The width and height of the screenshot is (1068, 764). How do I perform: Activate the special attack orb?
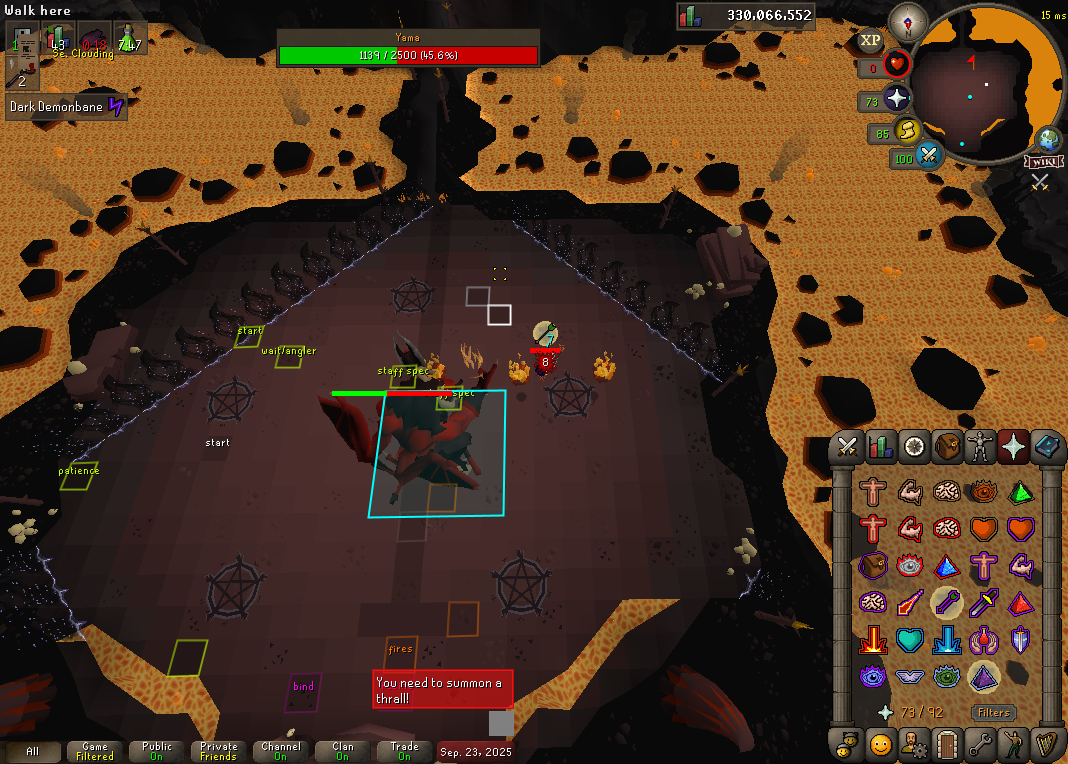click(x=929, y=157)
